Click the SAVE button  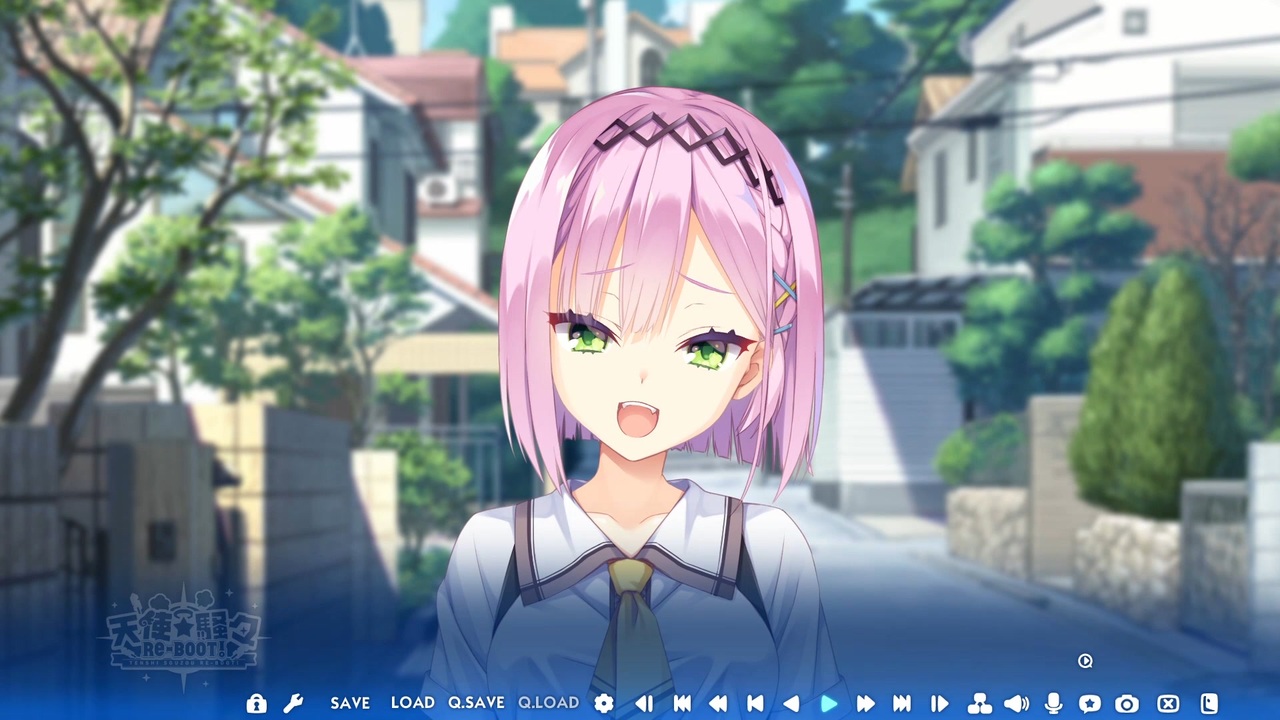point(349,703)
